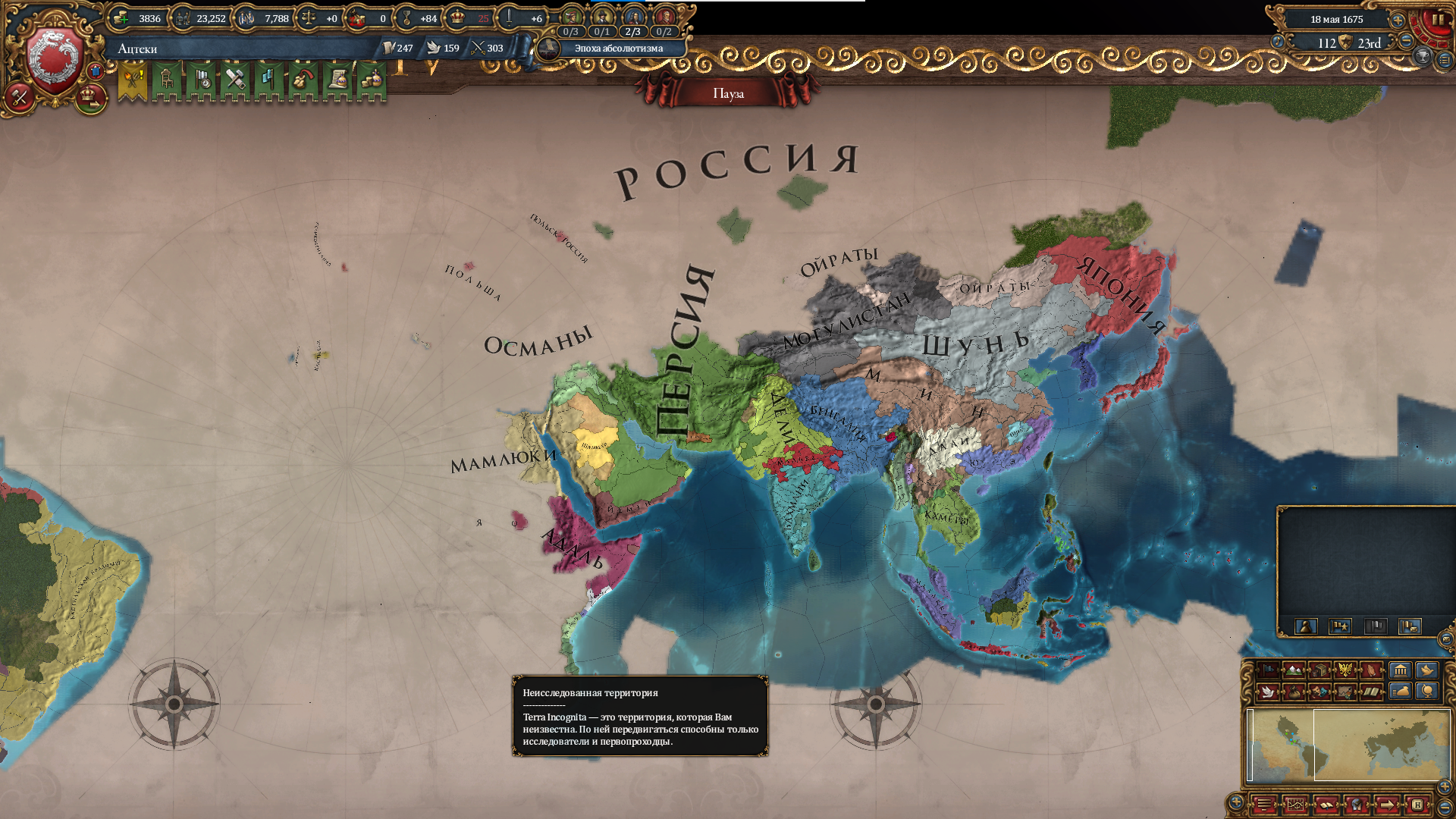This screenshot has height=819, width=1456.
Task: Increase game speed with the plus button
Action: click(x=1398, y=20)
